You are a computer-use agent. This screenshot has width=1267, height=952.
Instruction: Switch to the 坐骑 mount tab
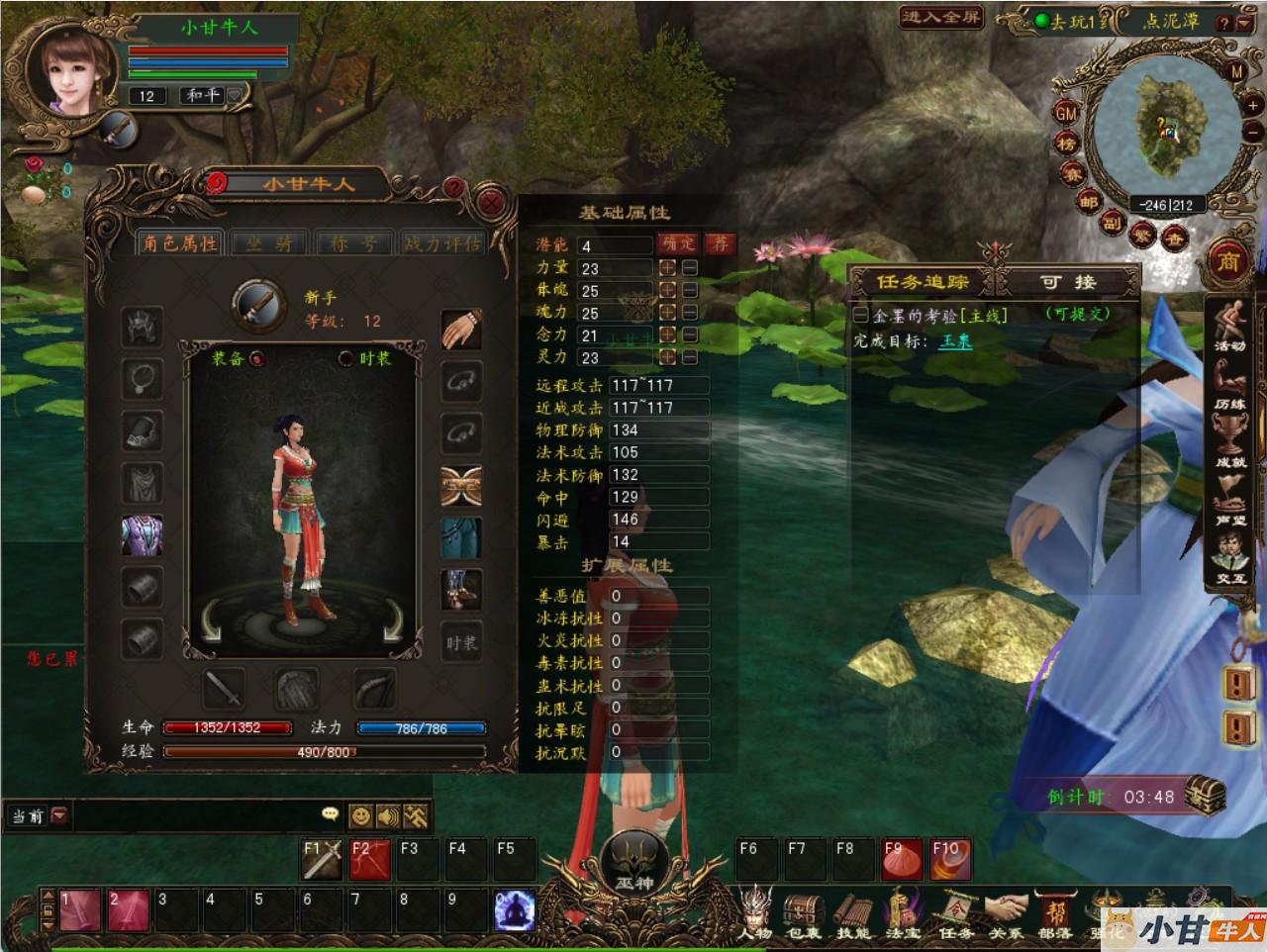tap(269, 243)
